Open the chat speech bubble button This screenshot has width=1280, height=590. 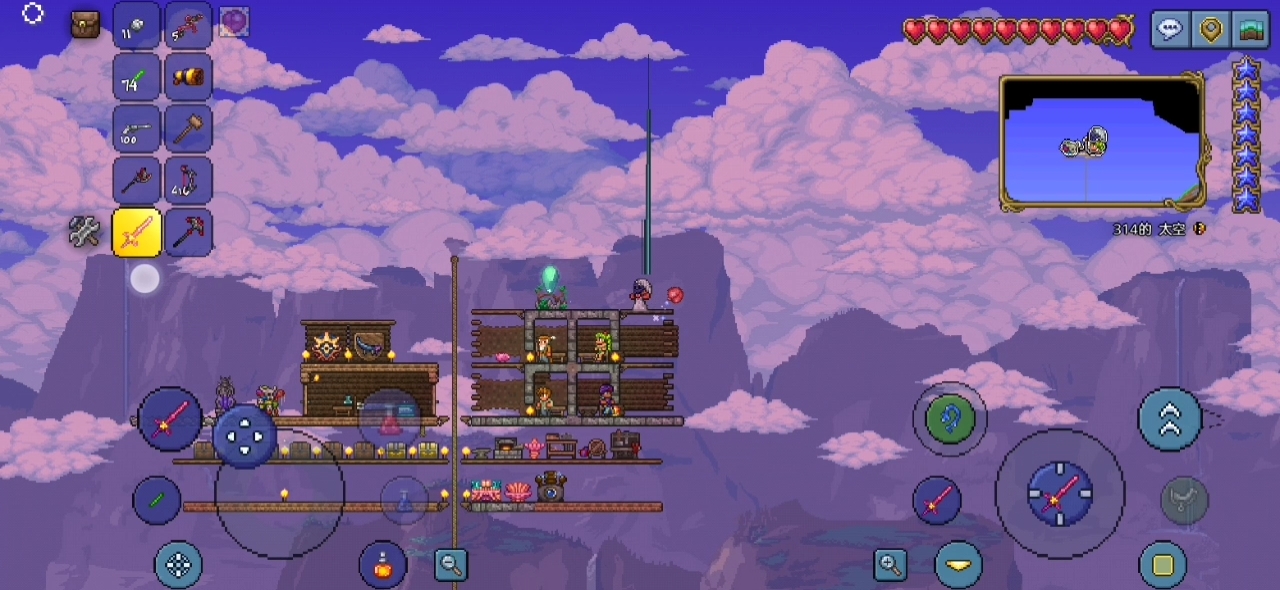1170,29
